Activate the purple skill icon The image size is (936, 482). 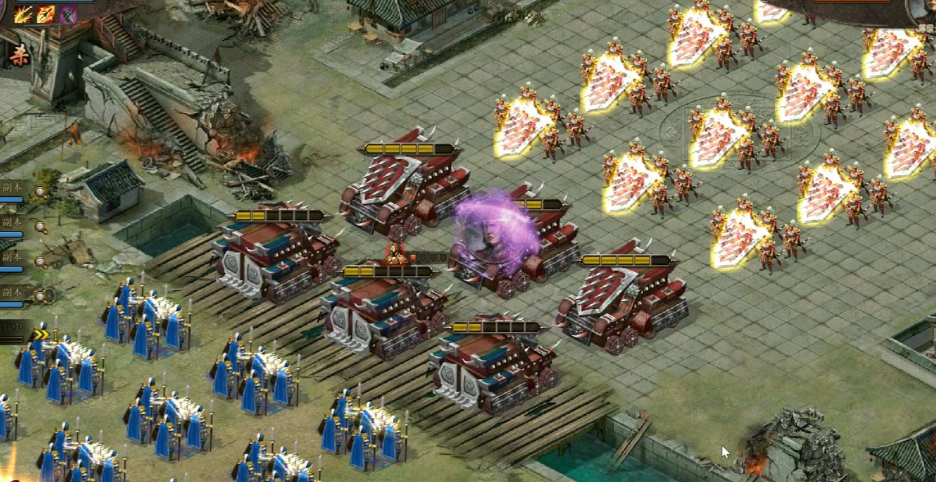point(68,14)
